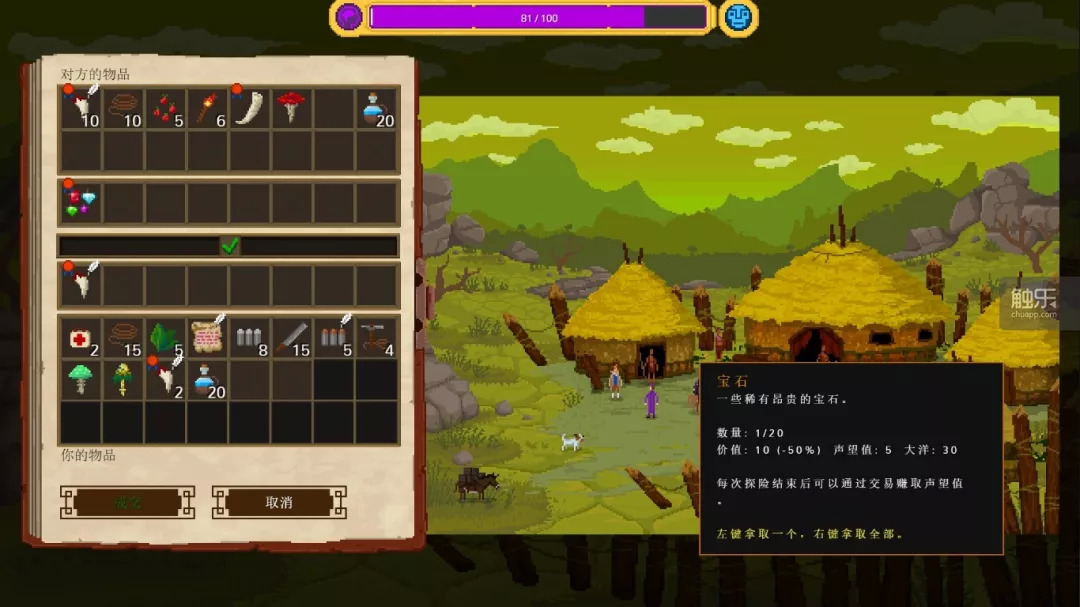Image resolution: width=1080 pixels, height=607 pixels.
Task: Offer your green mushroom
Action: coord(81,380)
